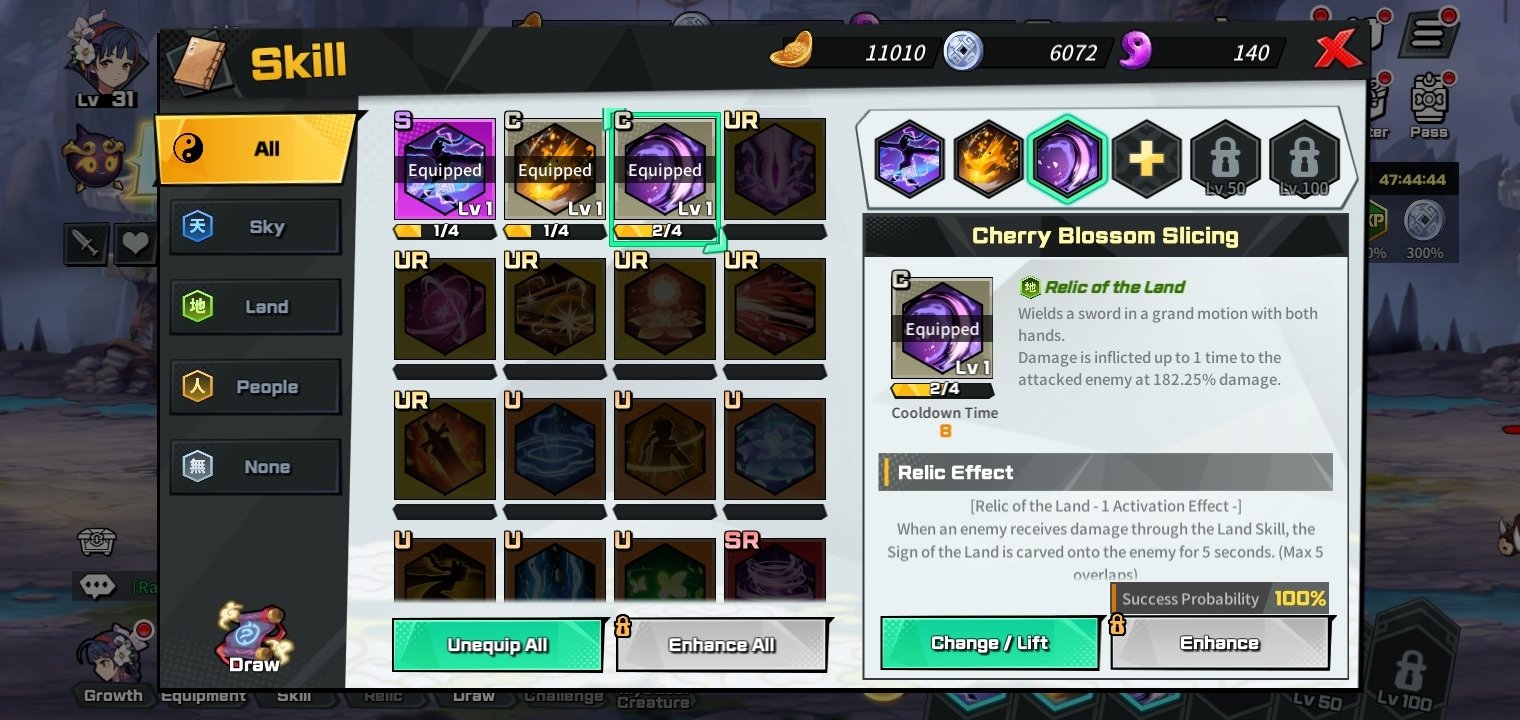Select the equipped golden flame skill in the grid
Viewport: 1520px width, 720px height.
coord(555,169)
